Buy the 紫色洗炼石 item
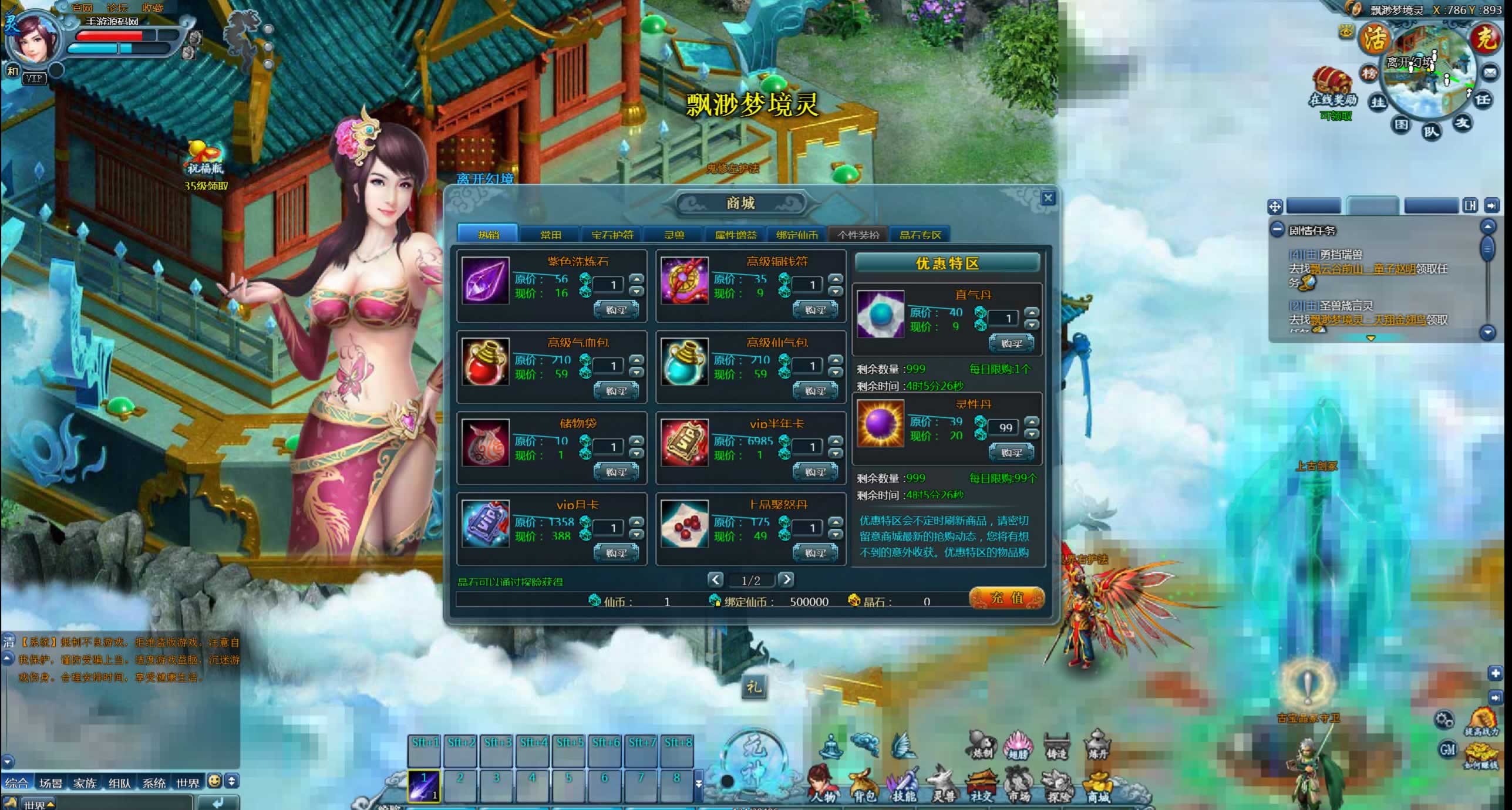Screen dimensions: 1512x810 (x=616, y=309)
